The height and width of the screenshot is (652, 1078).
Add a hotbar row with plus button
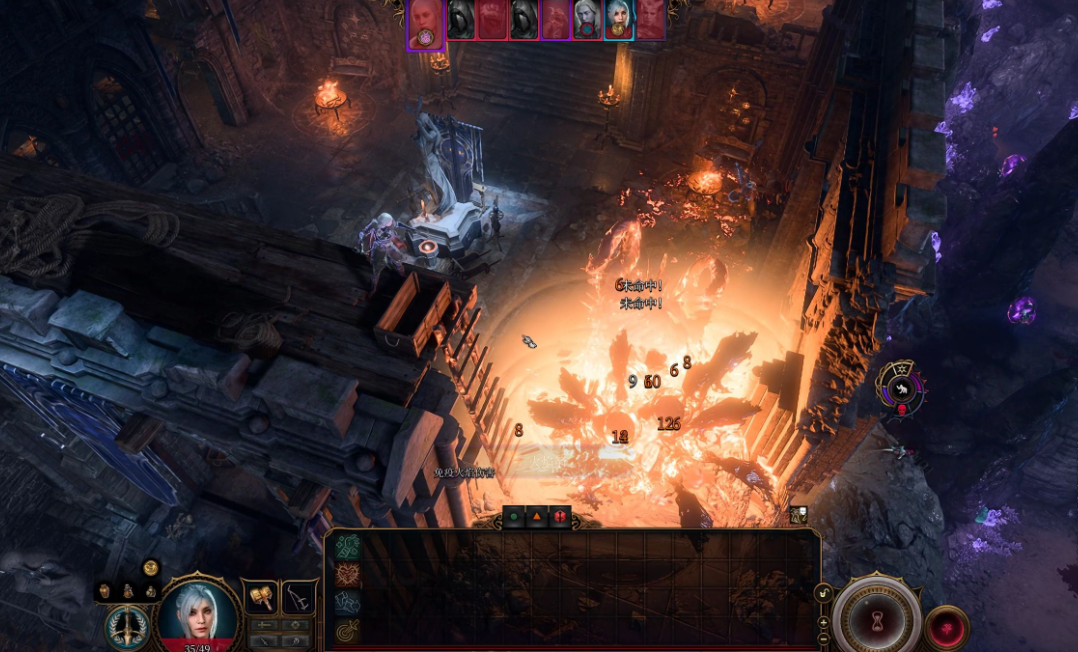pyautogui.click(x=823, y=622)
